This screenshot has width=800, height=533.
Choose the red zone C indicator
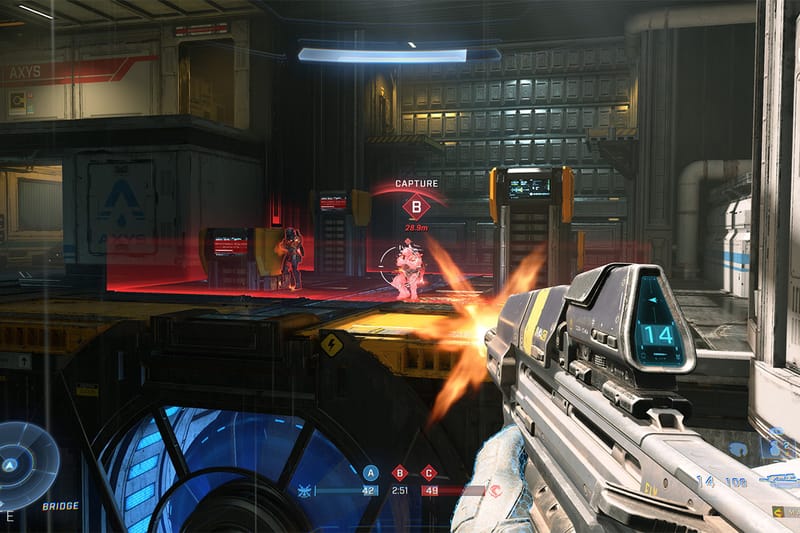click(429, 473)
